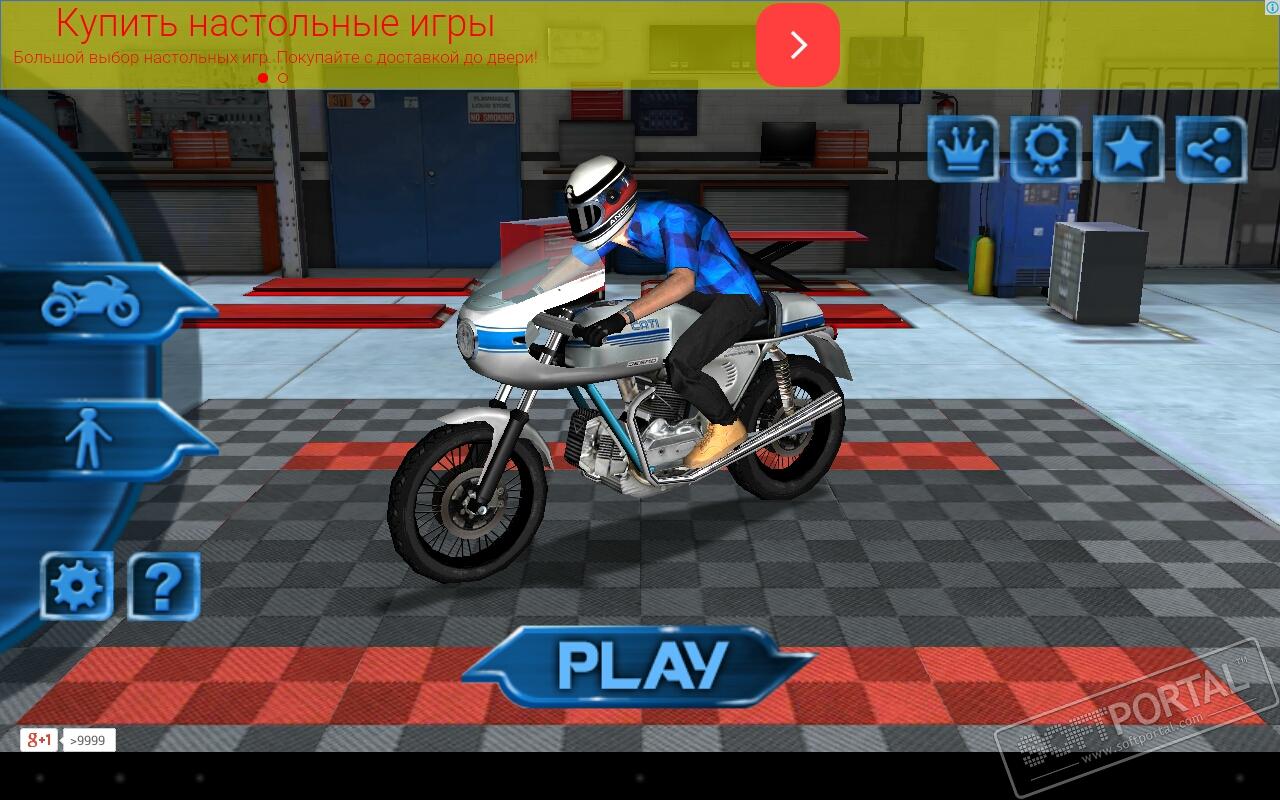Tap the share icon
The image size is (1280, 800).
click(1211, 149)
